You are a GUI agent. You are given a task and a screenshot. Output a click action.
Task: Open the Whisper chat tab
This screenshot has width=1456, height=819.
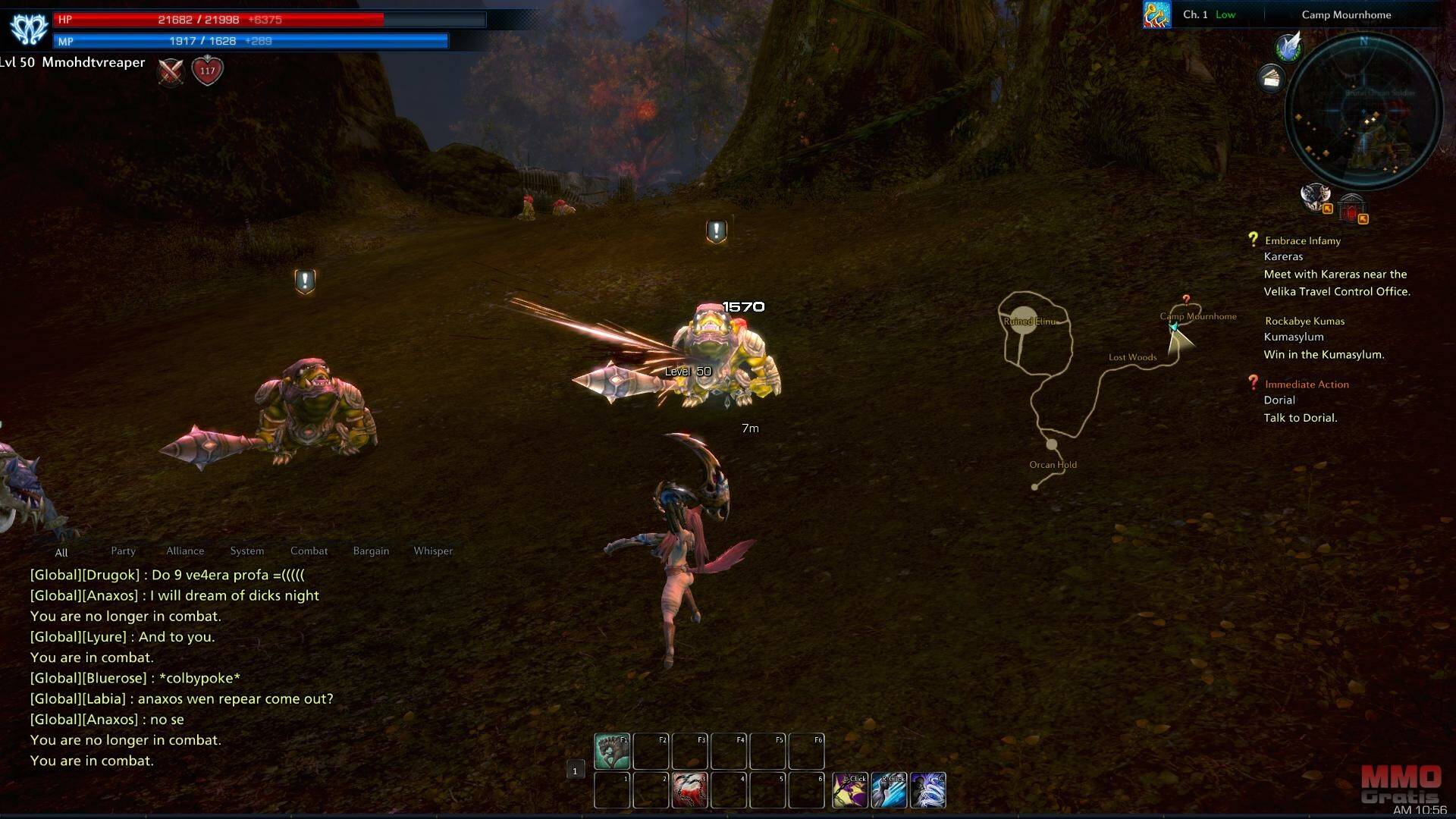point(433,551)
